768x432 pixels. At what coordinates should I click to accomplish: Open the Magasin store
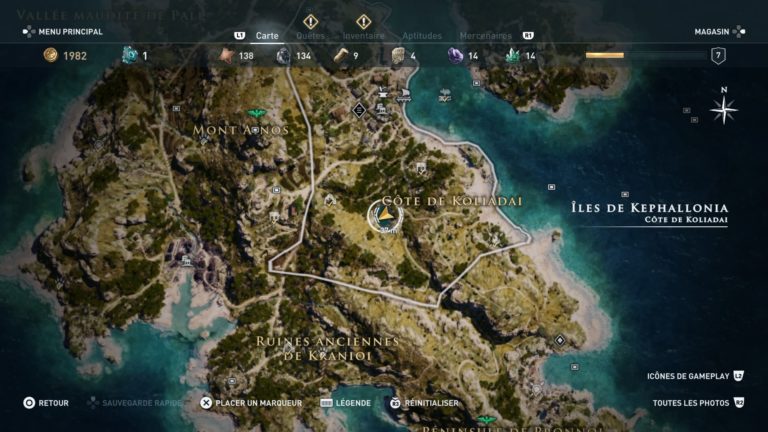pyautogui.click(x=712, y=32)
